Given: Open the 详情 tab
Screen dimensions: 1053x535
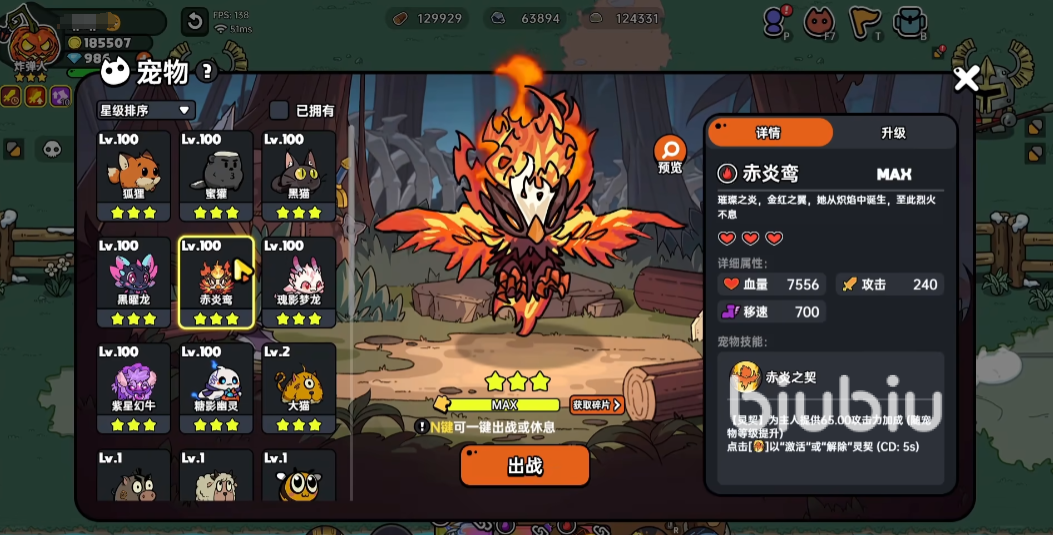Looking at the screenshot, I should [769, 133].
